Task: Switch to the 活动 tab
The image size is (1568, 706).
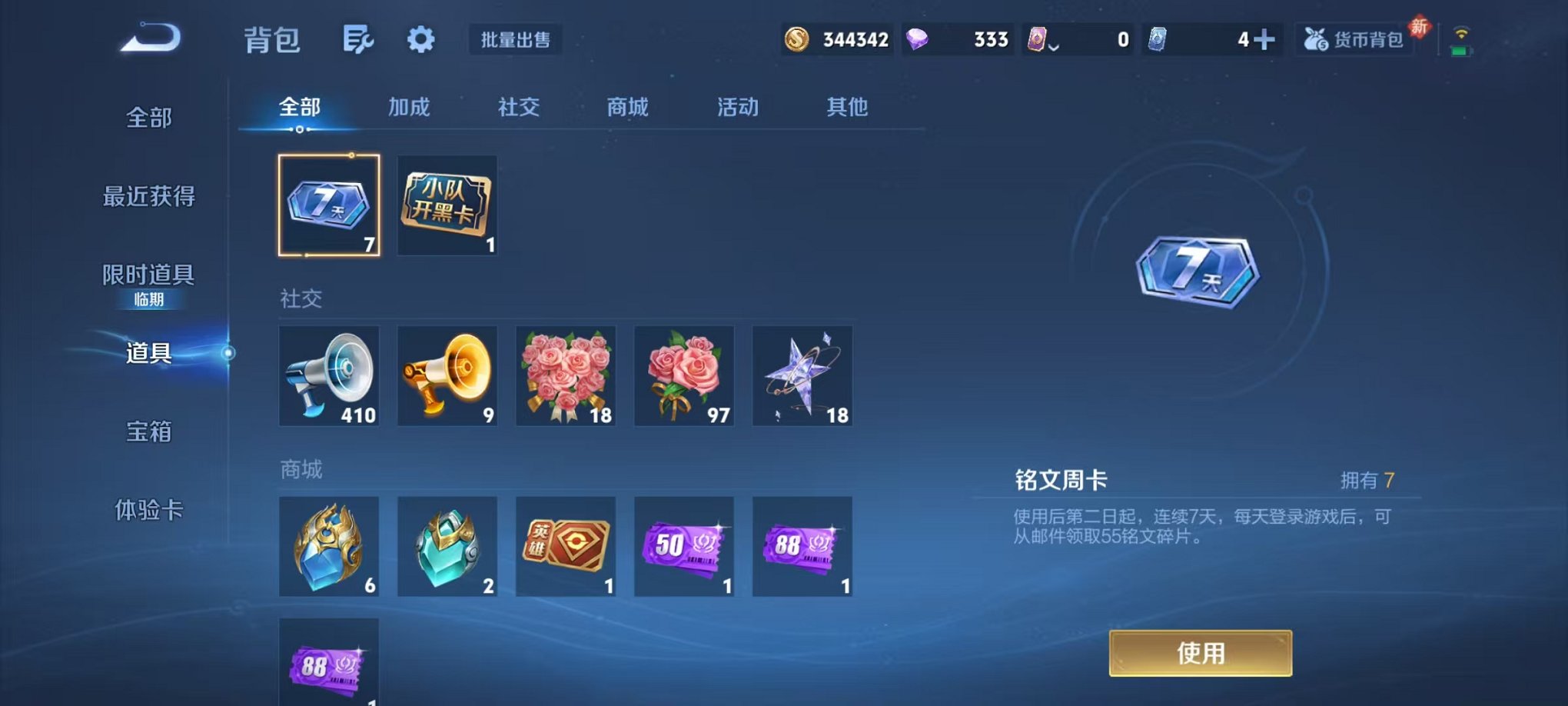Action: pyautogui.click(x=736, y=108)
